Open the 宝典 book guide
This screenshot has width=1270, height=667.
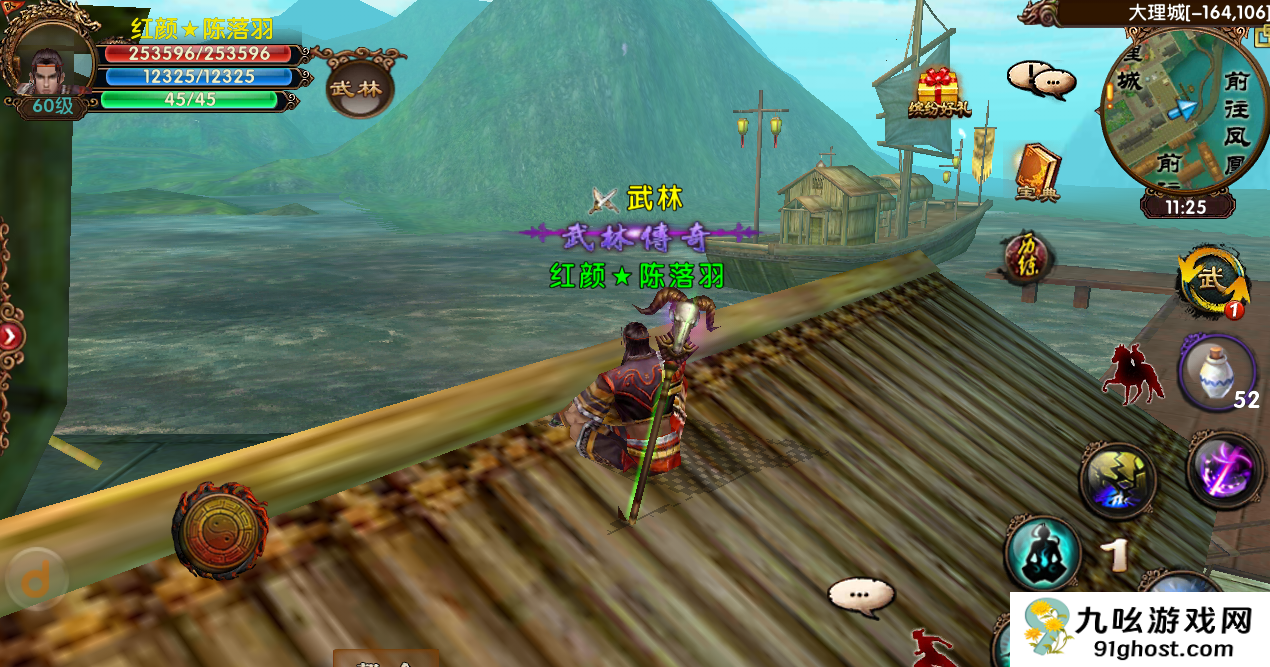tap(1037, 172)
